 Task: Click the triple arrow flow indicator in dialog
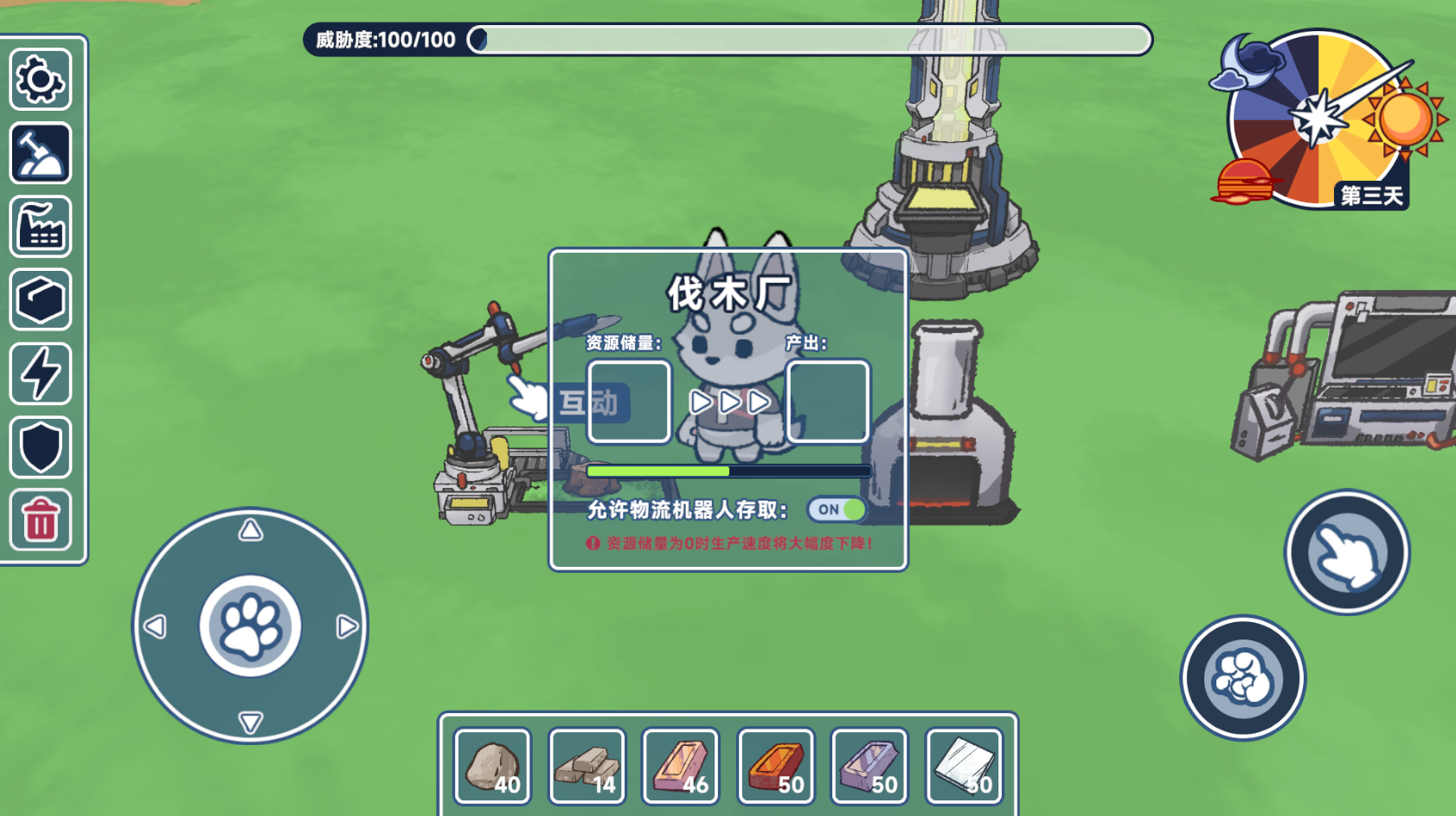tap(728, 401)
